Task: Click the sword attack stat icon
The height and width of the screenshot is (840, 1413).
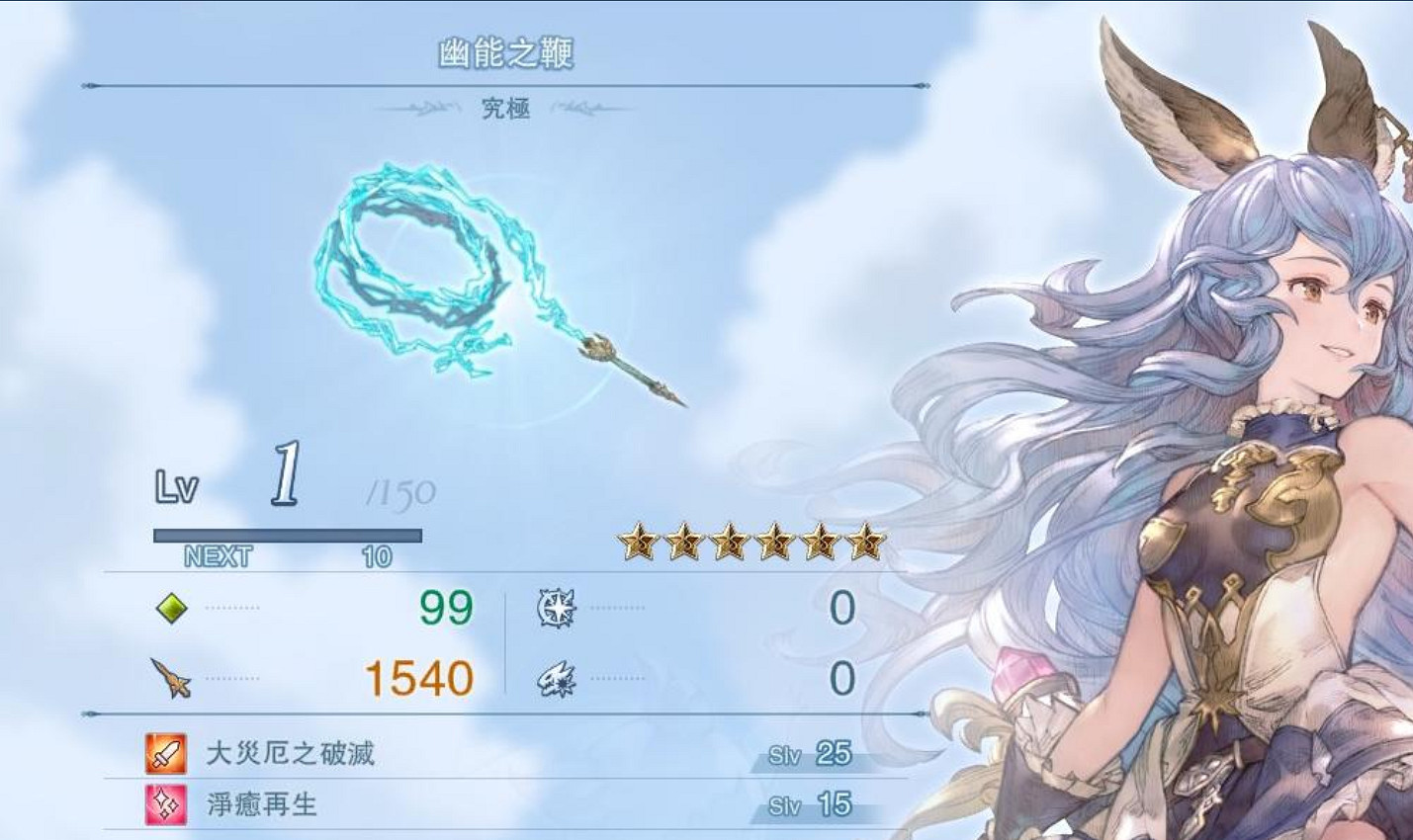Action: click(170, 677)
